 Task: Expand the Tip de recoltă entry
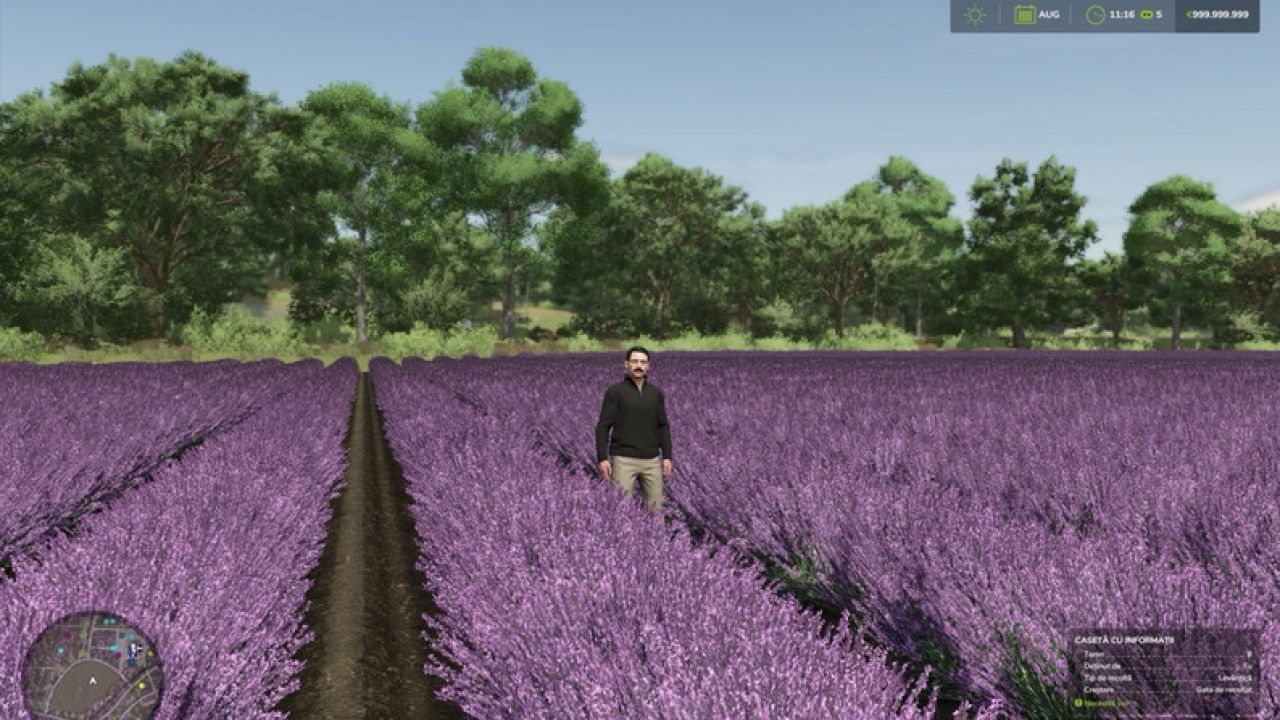[x=1106, y=678]
